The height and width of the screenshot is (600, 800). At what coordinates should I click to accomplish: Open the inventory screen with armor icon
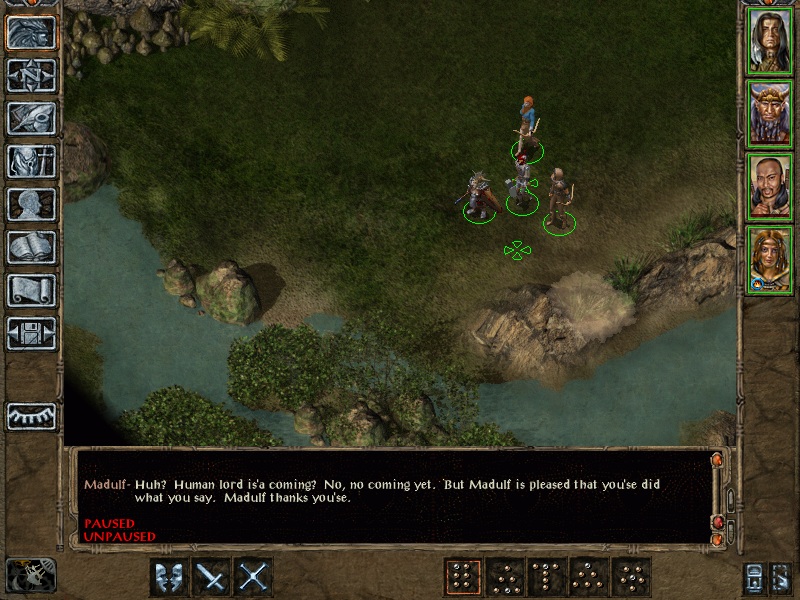pyautogui.click(x=32, y=162)
